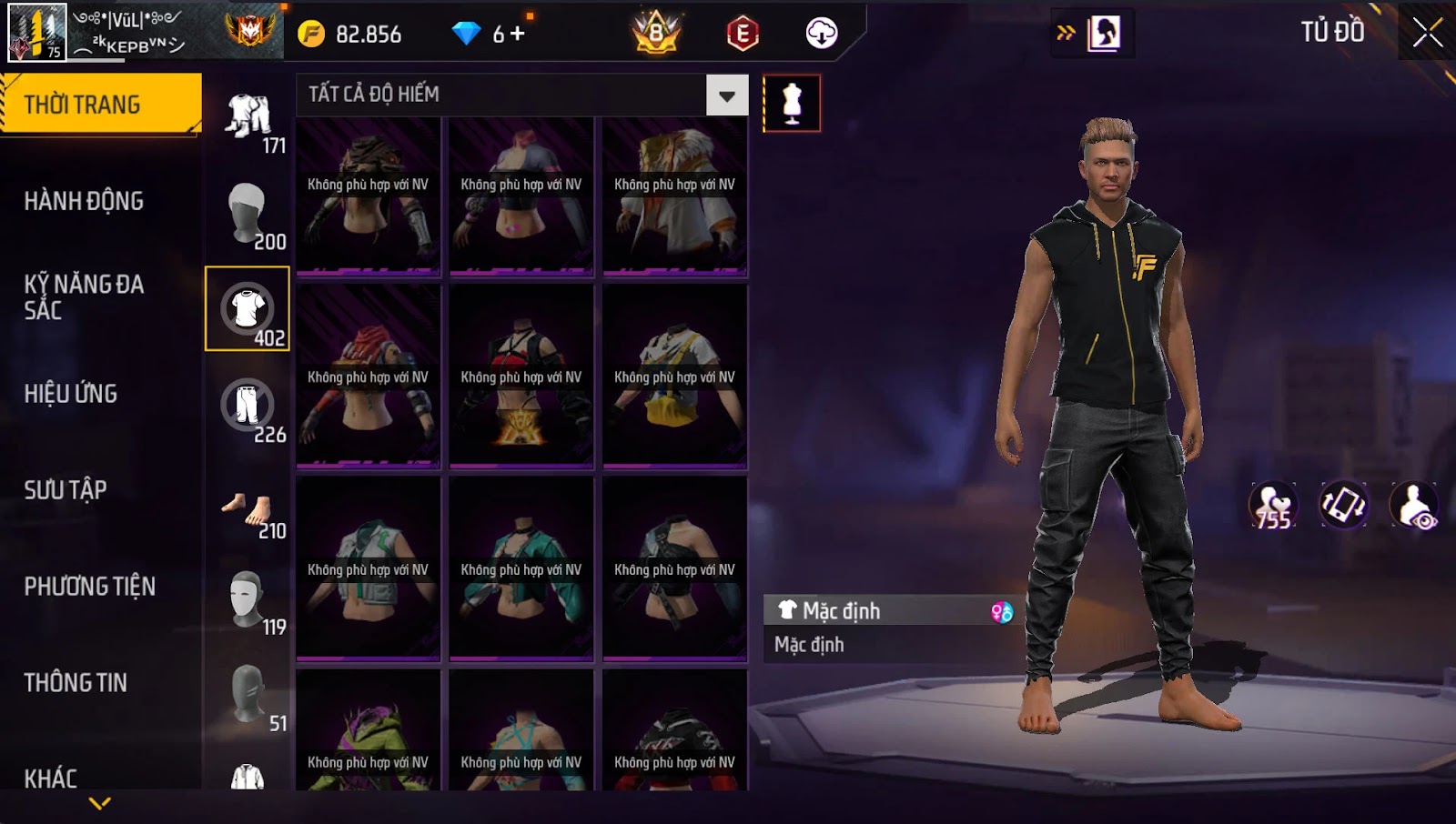Add diamonds with the plus button
1456x824 pixels.
point(518,34)
